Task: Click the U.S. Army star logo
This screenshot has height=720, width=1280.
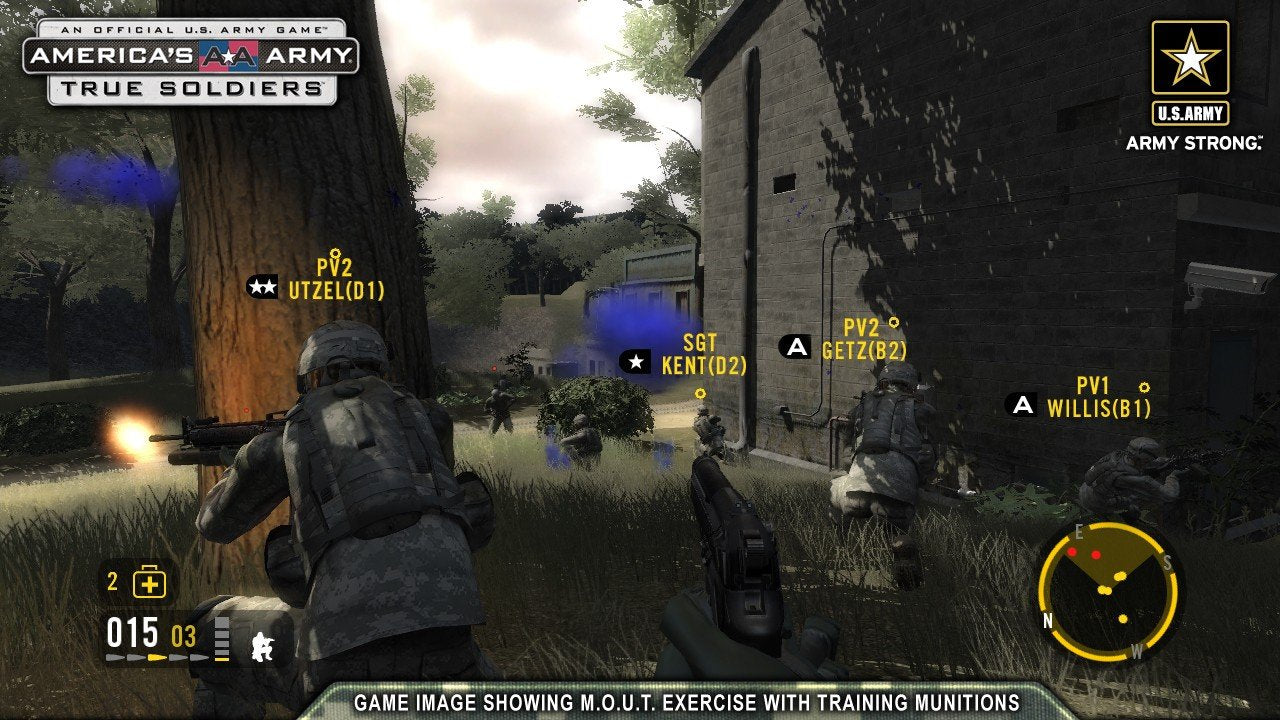Action: tap(1190, 59)
